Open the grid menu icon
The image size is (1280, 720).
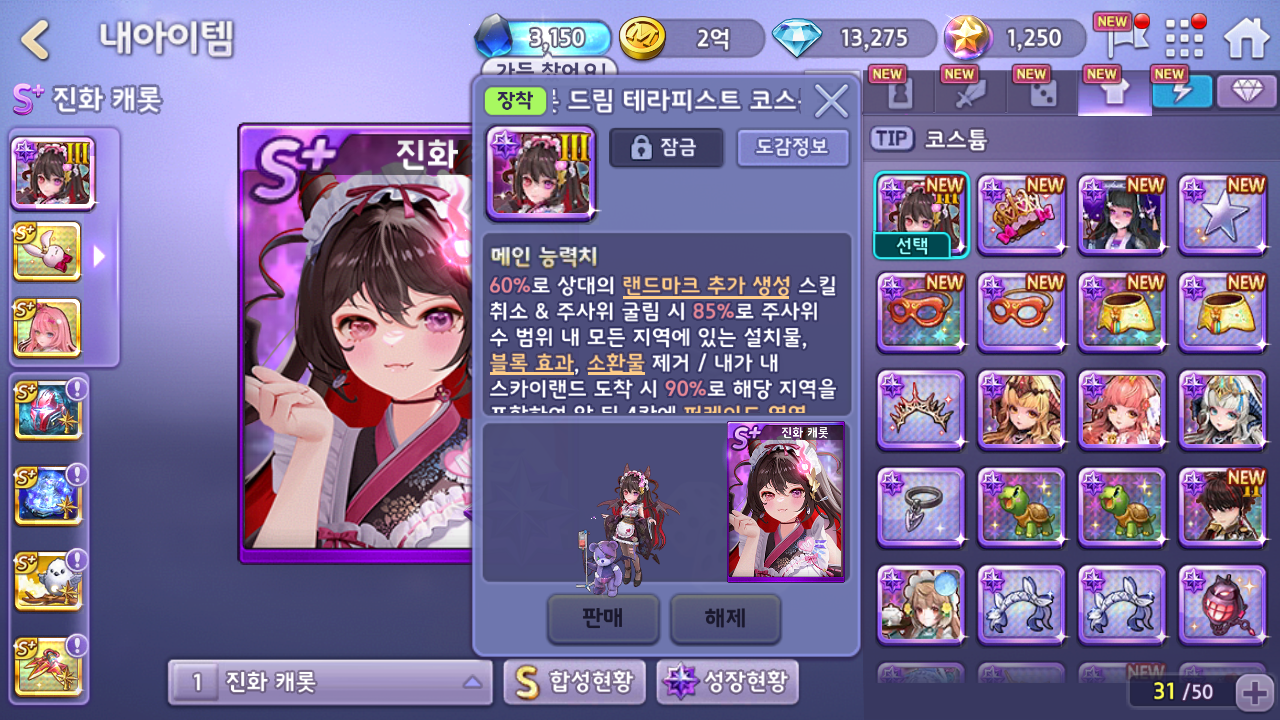pos(1186,38)
